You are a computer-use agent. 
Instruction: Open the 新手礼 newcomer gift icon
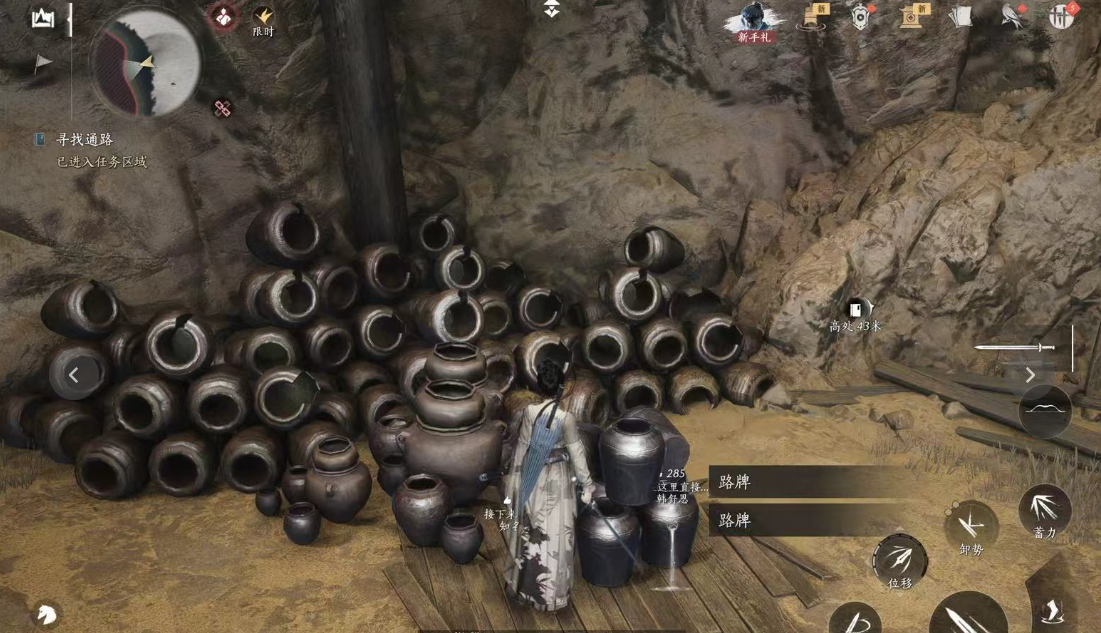pos(755,20)
